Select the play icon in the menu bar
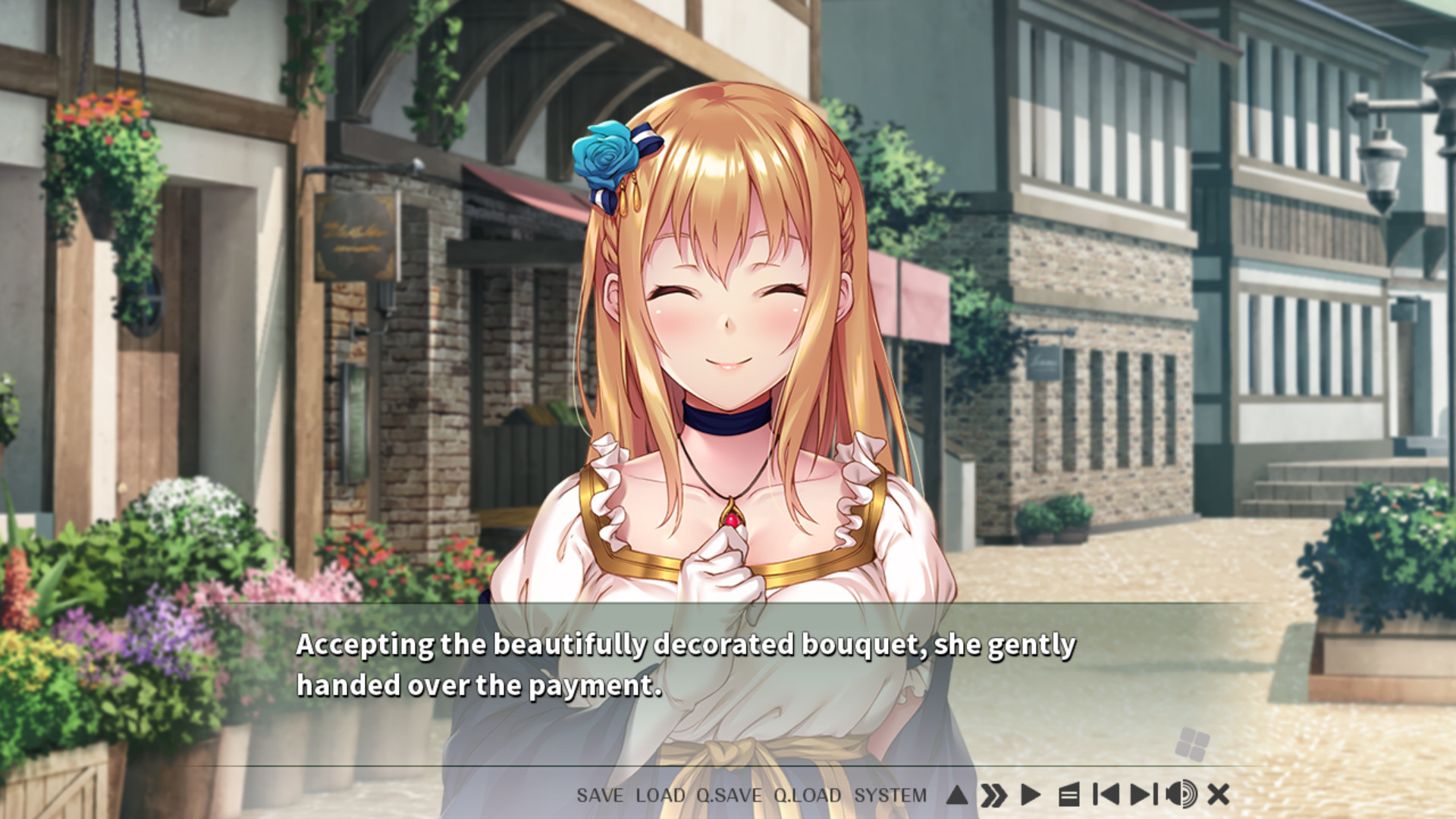The height and width of the screenshot is (819, 1456). pos(1030,795)
